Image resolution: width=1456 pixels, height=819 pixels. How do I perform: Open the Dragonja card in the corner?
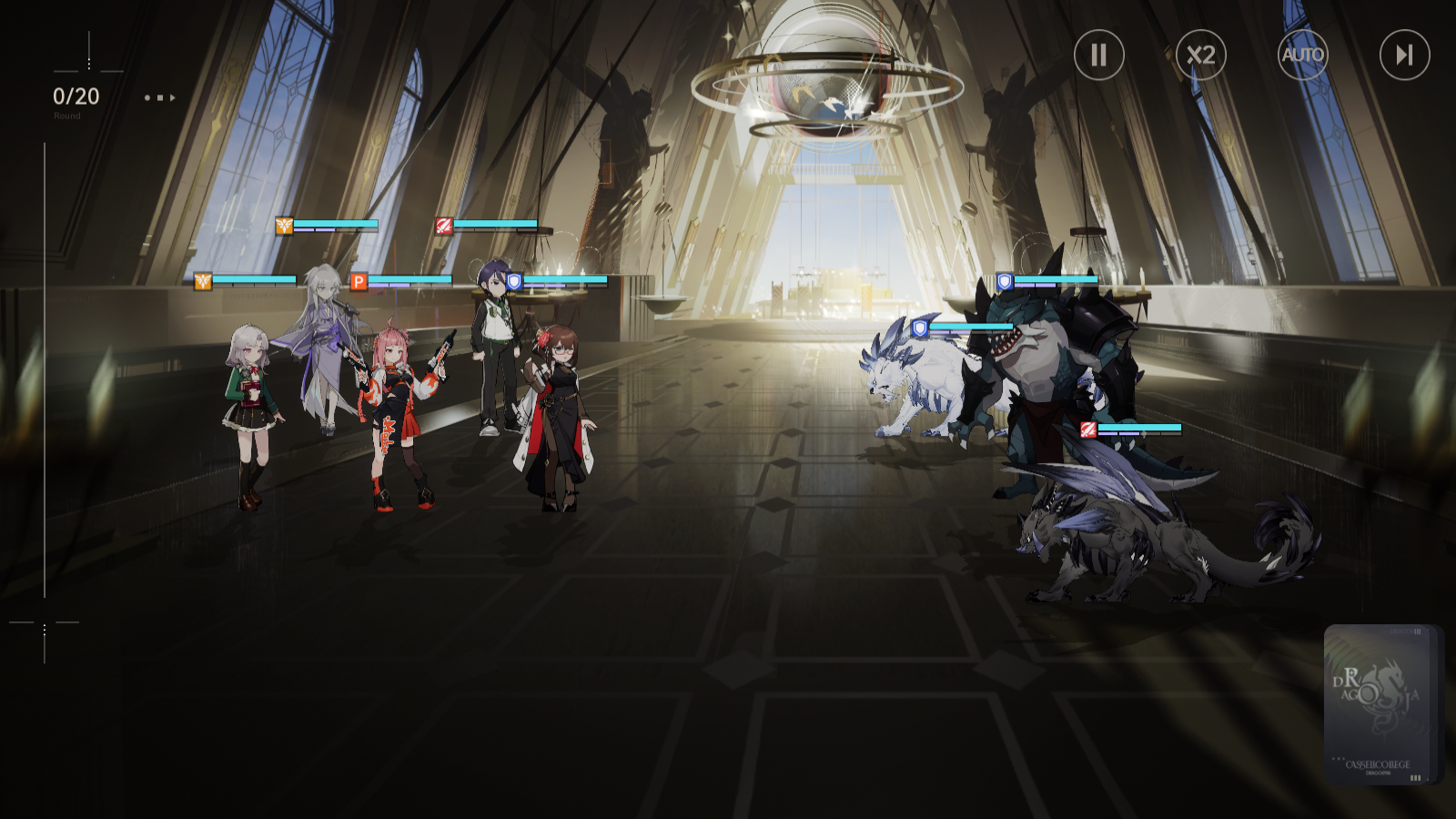(x=1382, y=704)
